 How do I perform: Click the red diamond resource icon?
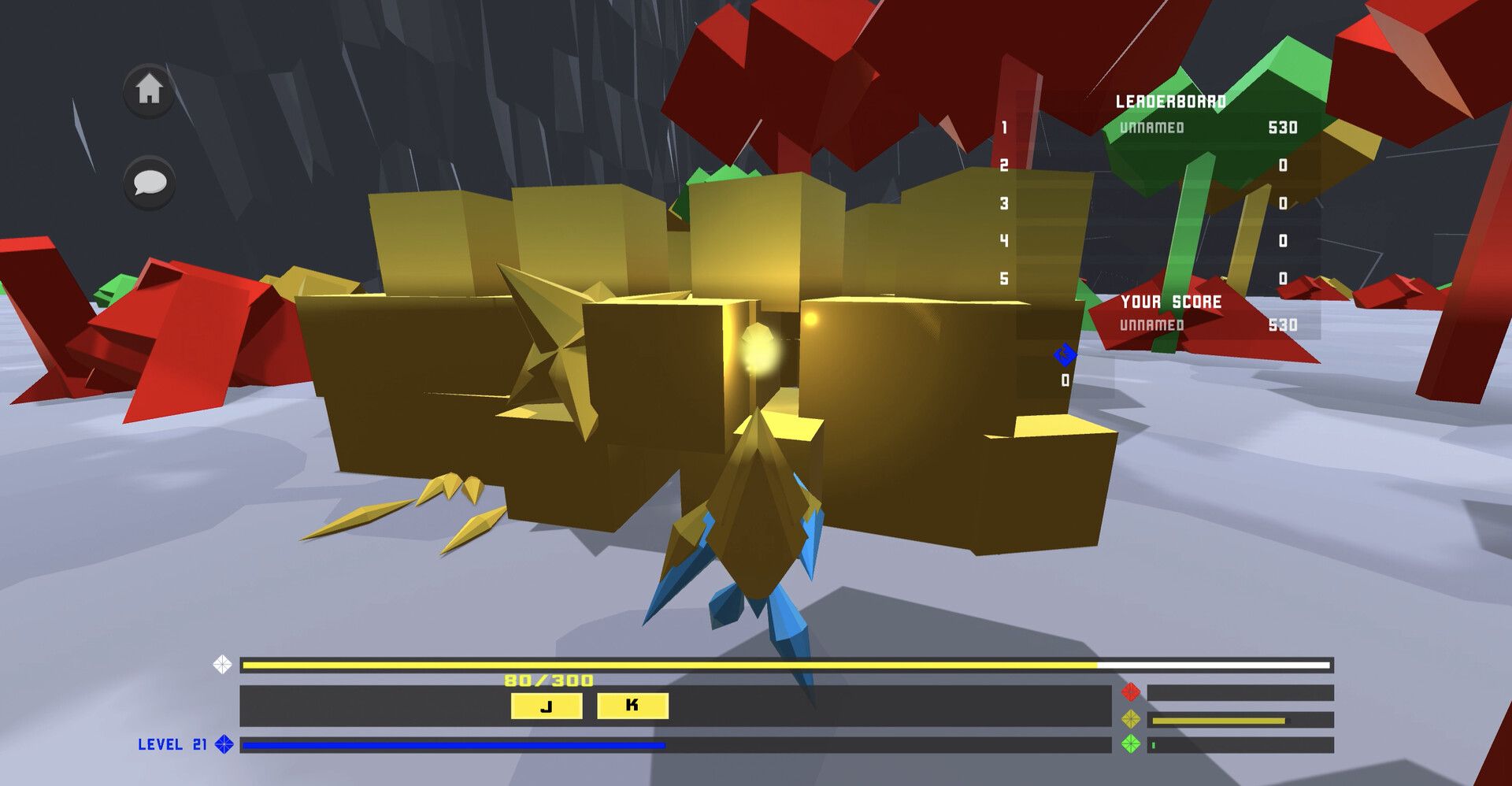[x=1132, y=691]
